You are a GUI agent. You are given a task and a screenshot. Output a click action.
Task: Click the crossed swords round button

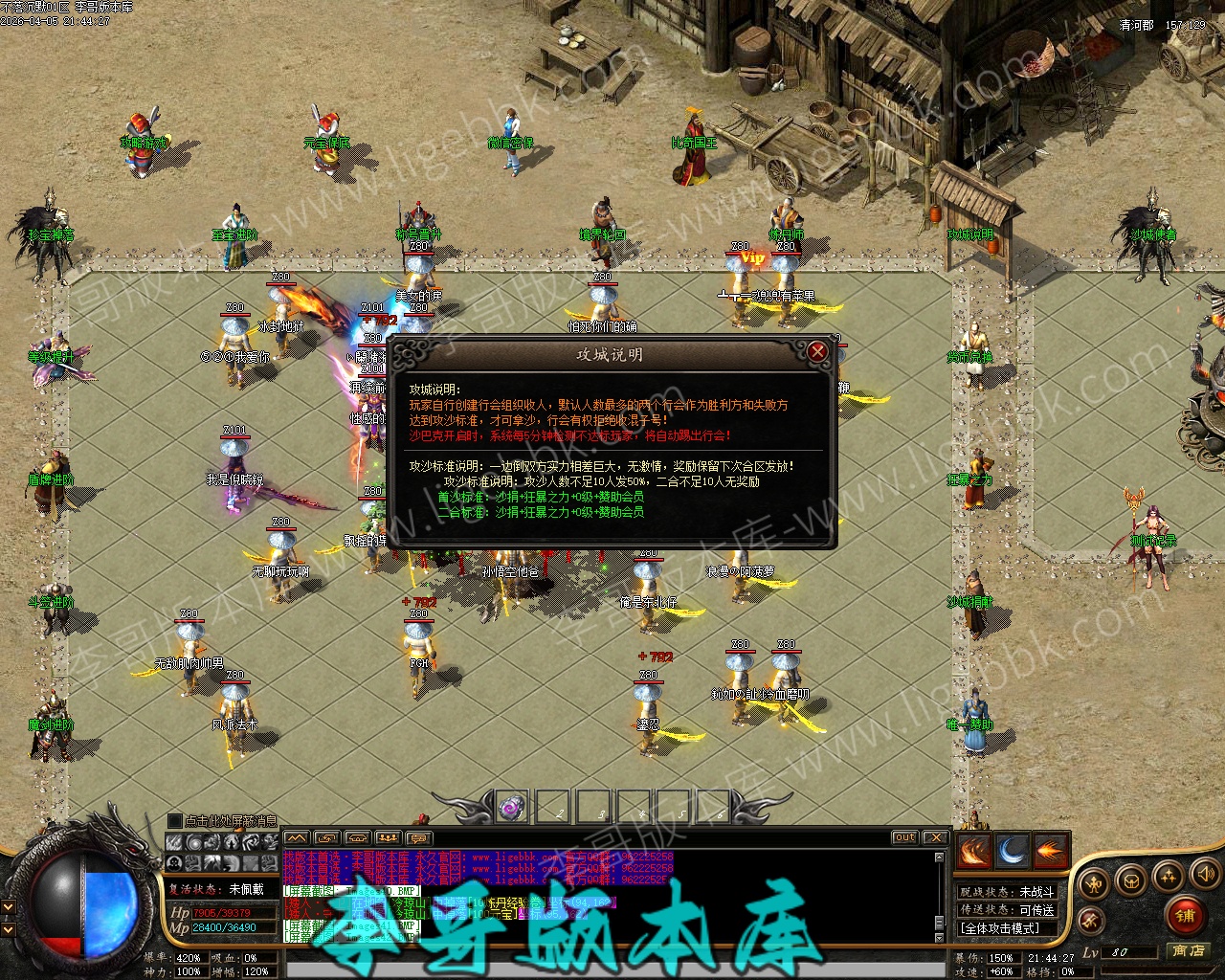point(1089,920)
